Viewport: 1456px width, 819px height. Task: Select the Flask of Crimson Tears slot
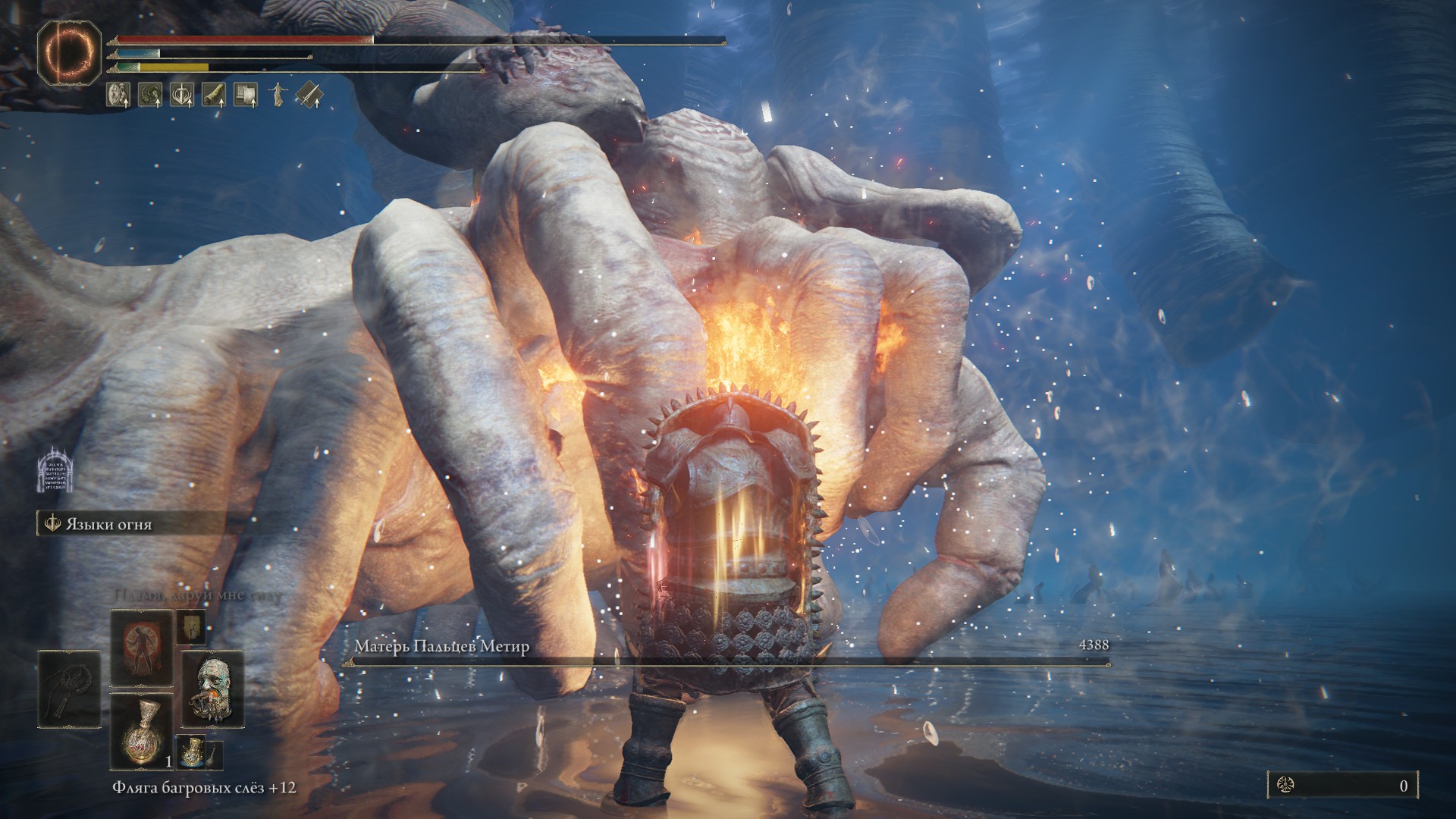point(142,730)
